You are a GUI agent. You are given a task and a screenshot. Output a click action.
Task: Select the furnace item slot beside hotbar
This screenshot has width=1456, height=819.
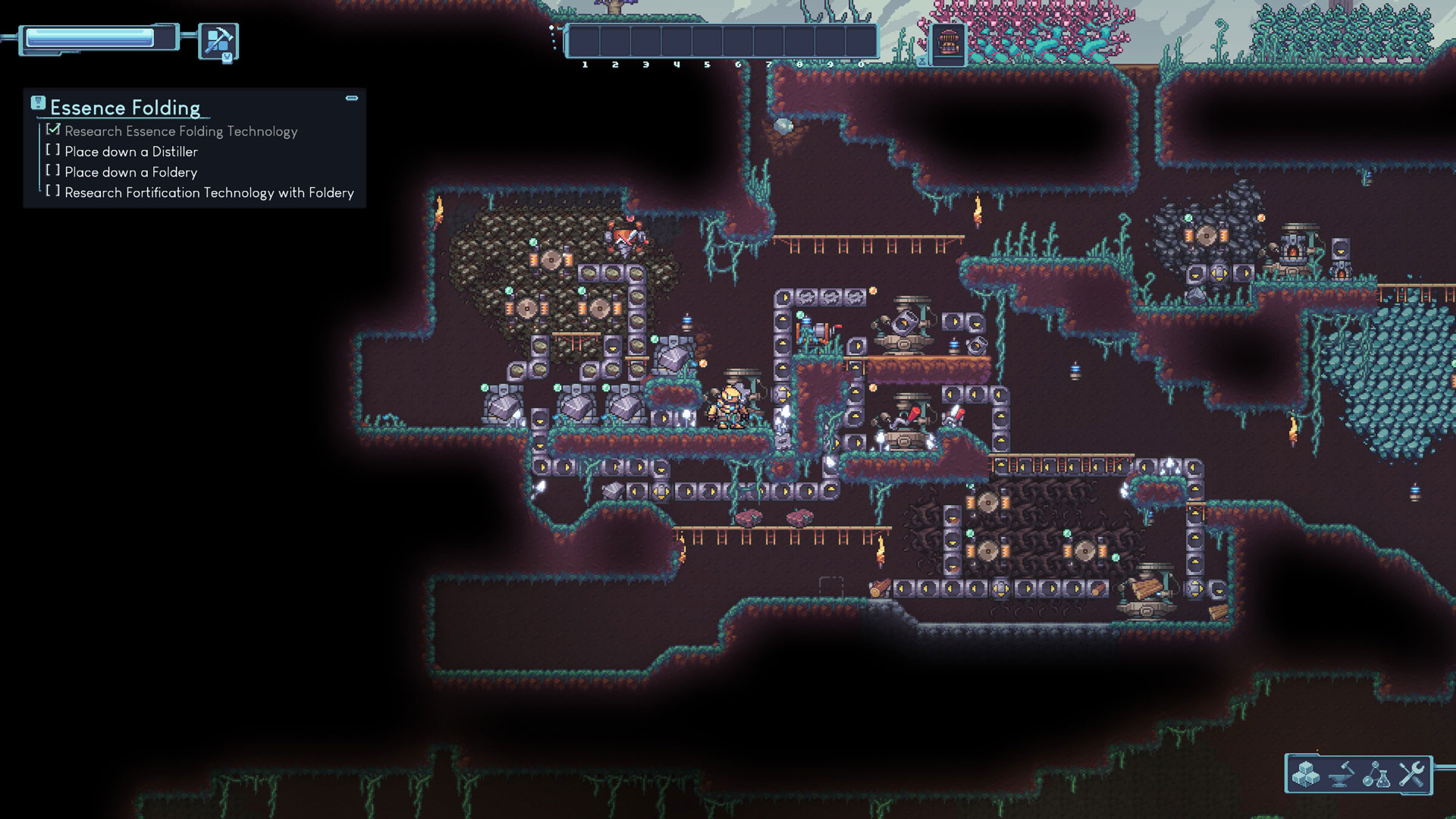948,42
